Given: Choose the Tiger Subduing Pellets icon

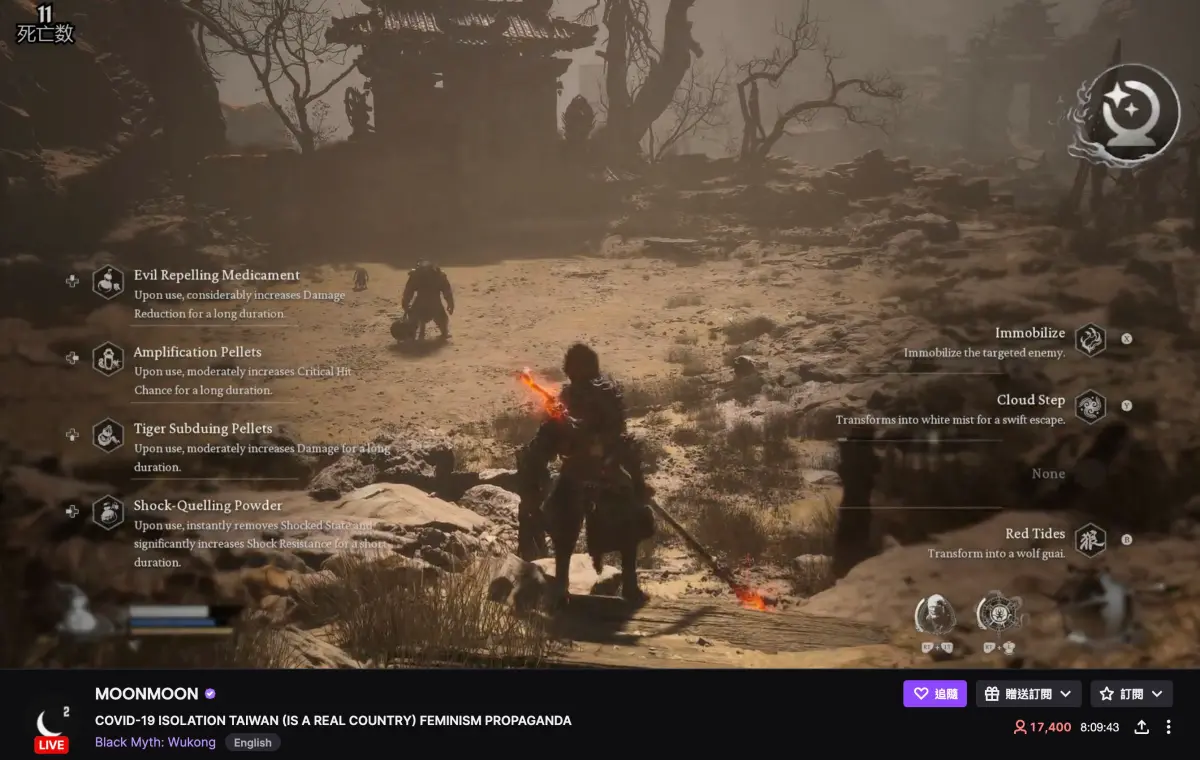Looking at the screenshot, I should [108, 435].
